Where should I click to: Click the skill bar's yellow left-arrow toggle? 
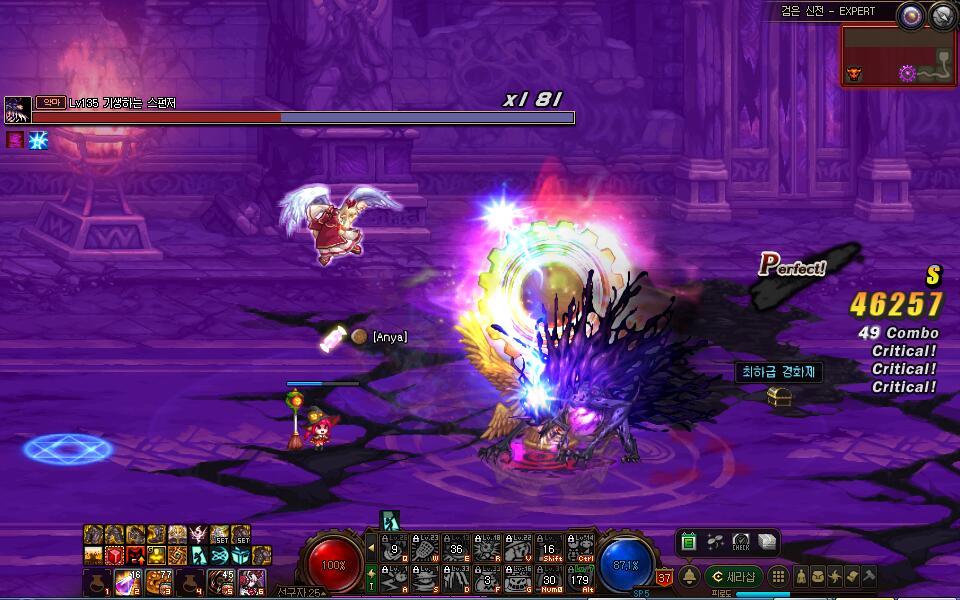tap(372, 546)
